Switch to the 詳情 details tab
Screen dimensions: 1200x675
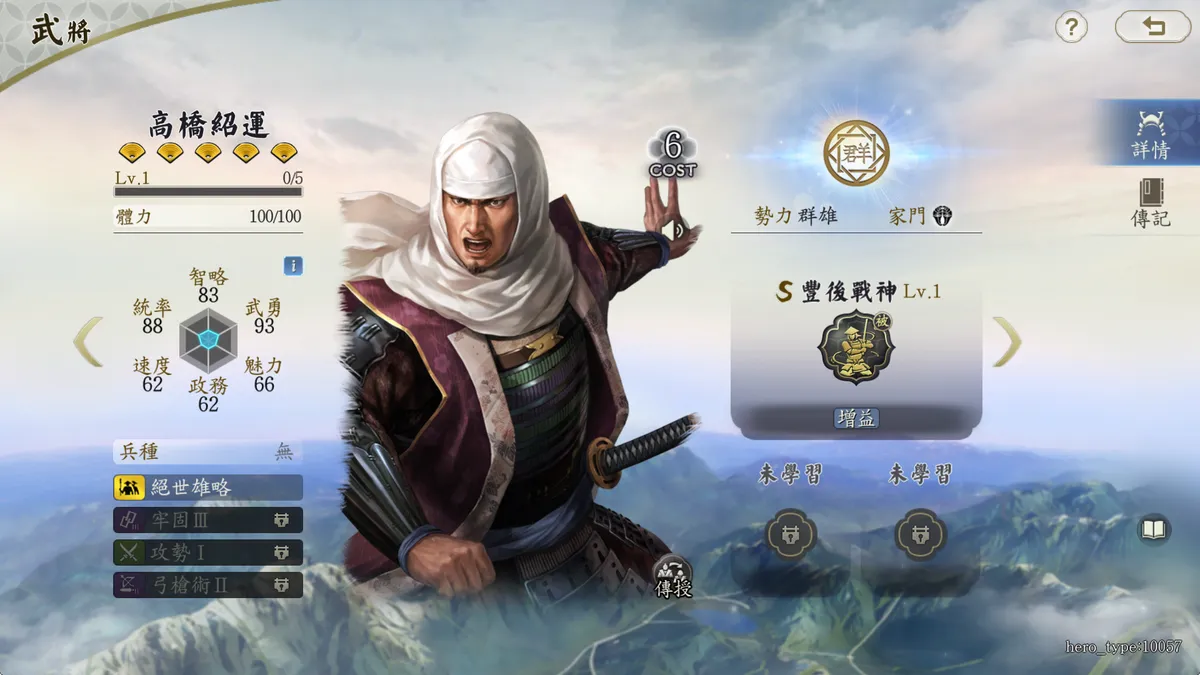click(x=1151, y=135)
